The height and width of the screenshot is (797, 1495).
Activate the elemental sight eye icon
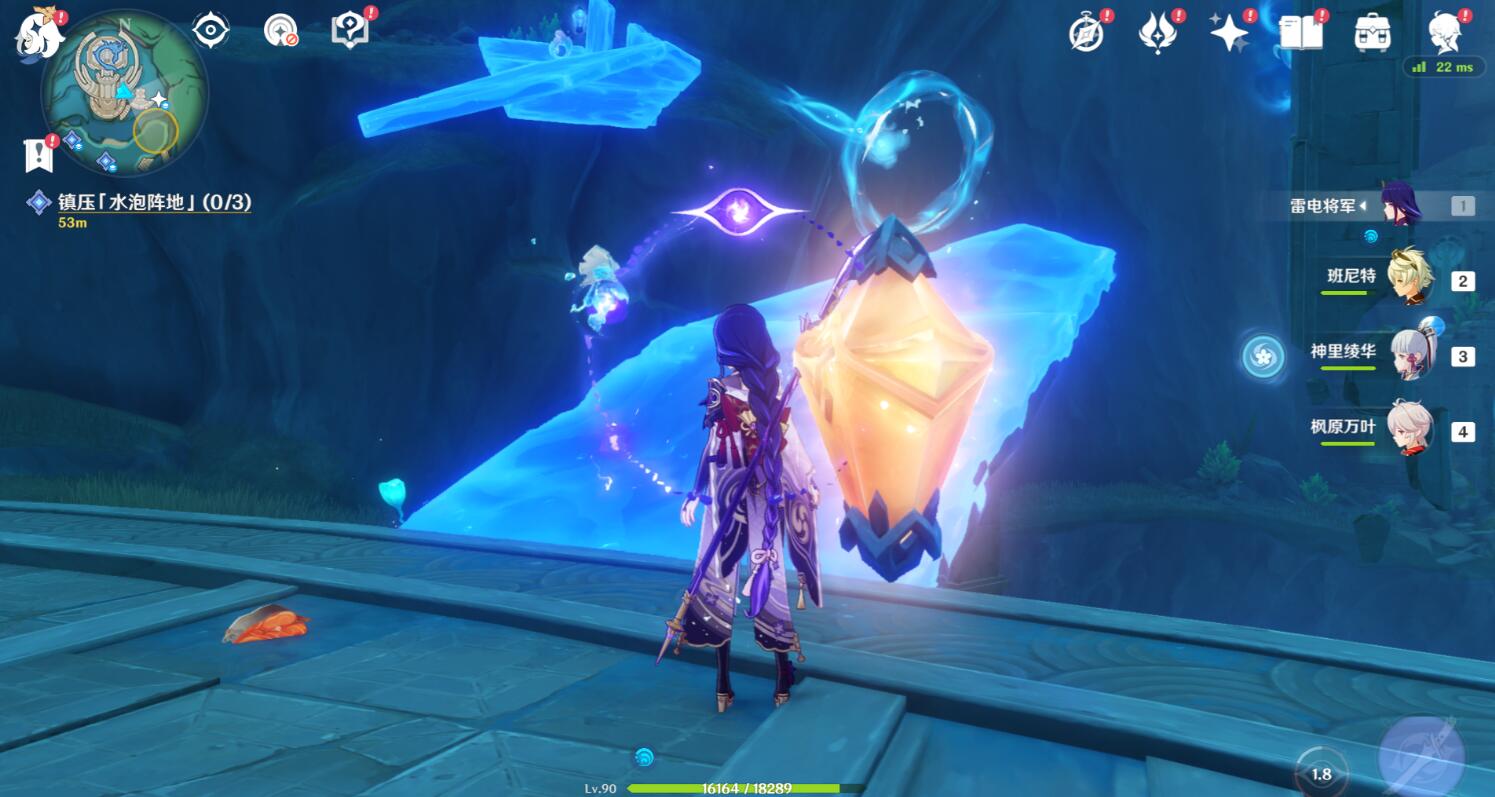[x=210, y=30]
